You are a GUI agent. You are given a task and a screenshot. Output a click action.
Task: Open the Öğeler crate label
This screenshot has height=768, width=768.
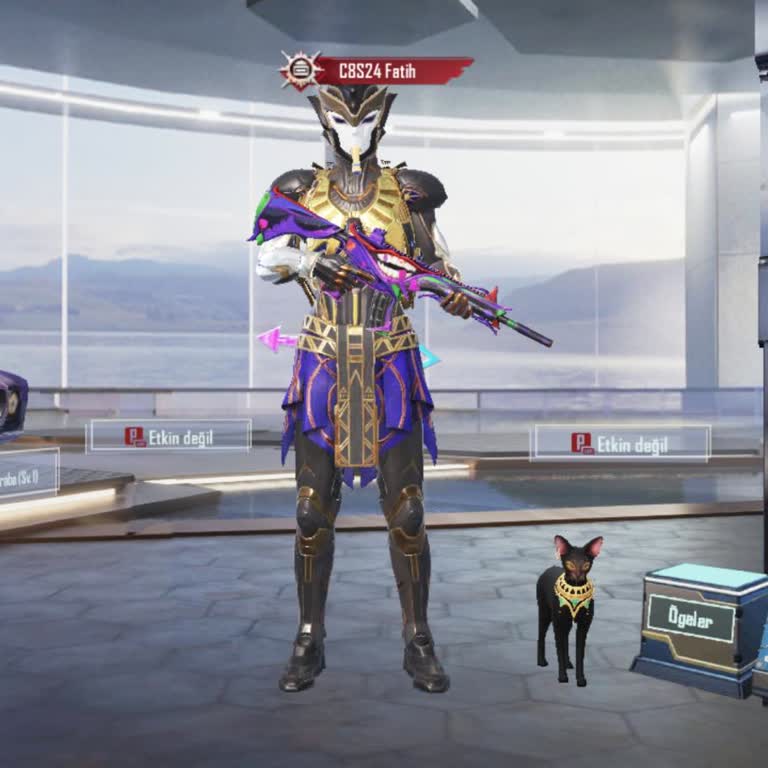pyautogui.click(x=690, y=620)
